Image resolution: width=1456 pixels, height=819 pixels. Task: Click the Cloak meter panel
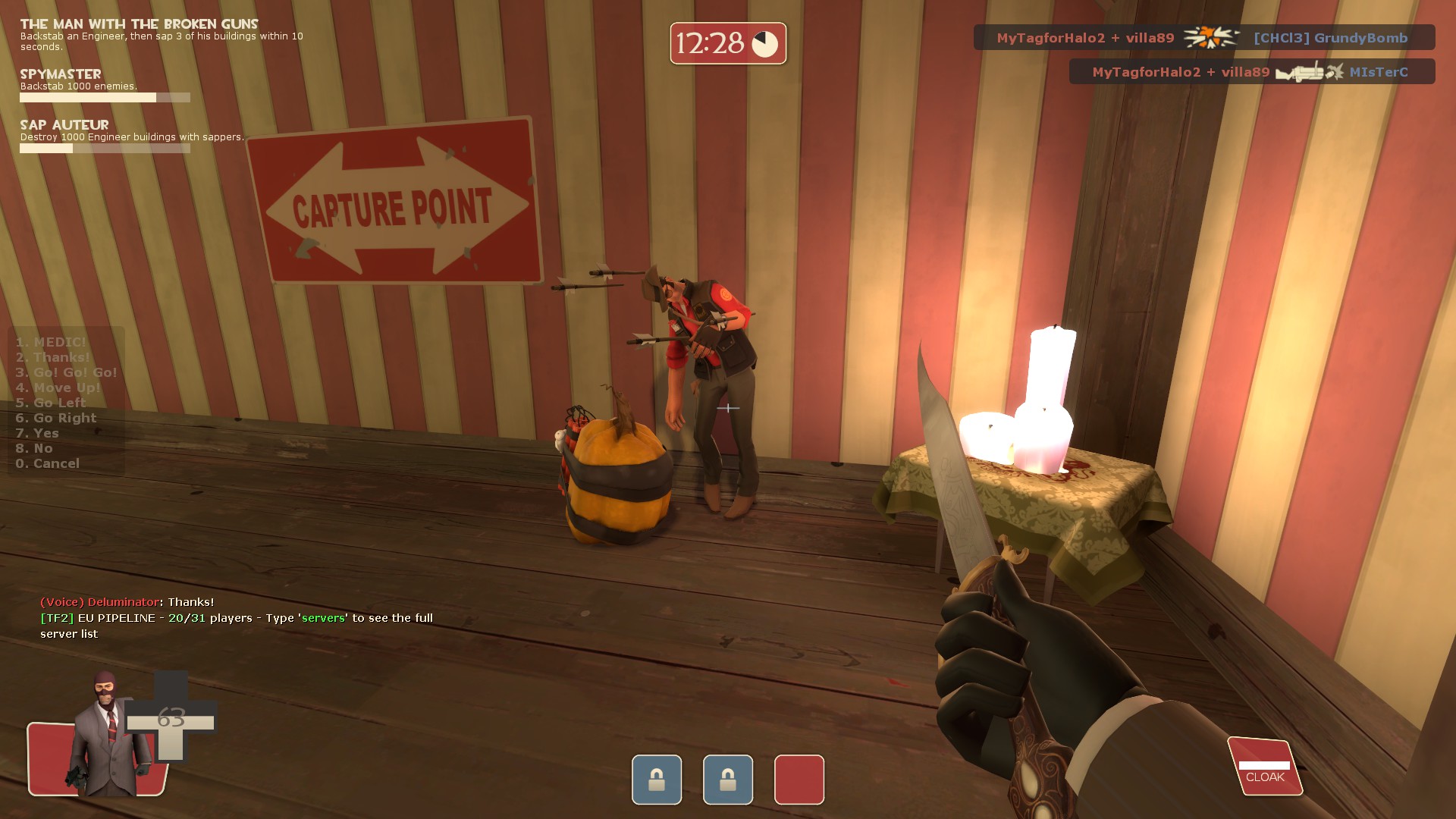[x=1264, y=767]
